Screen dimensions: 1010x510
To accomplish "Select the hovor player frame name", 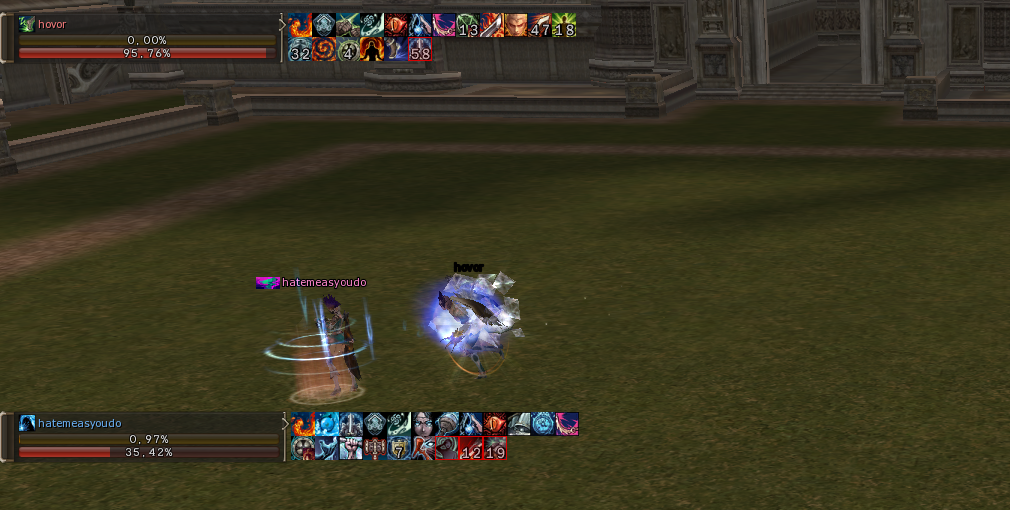I will coord(52,25).
